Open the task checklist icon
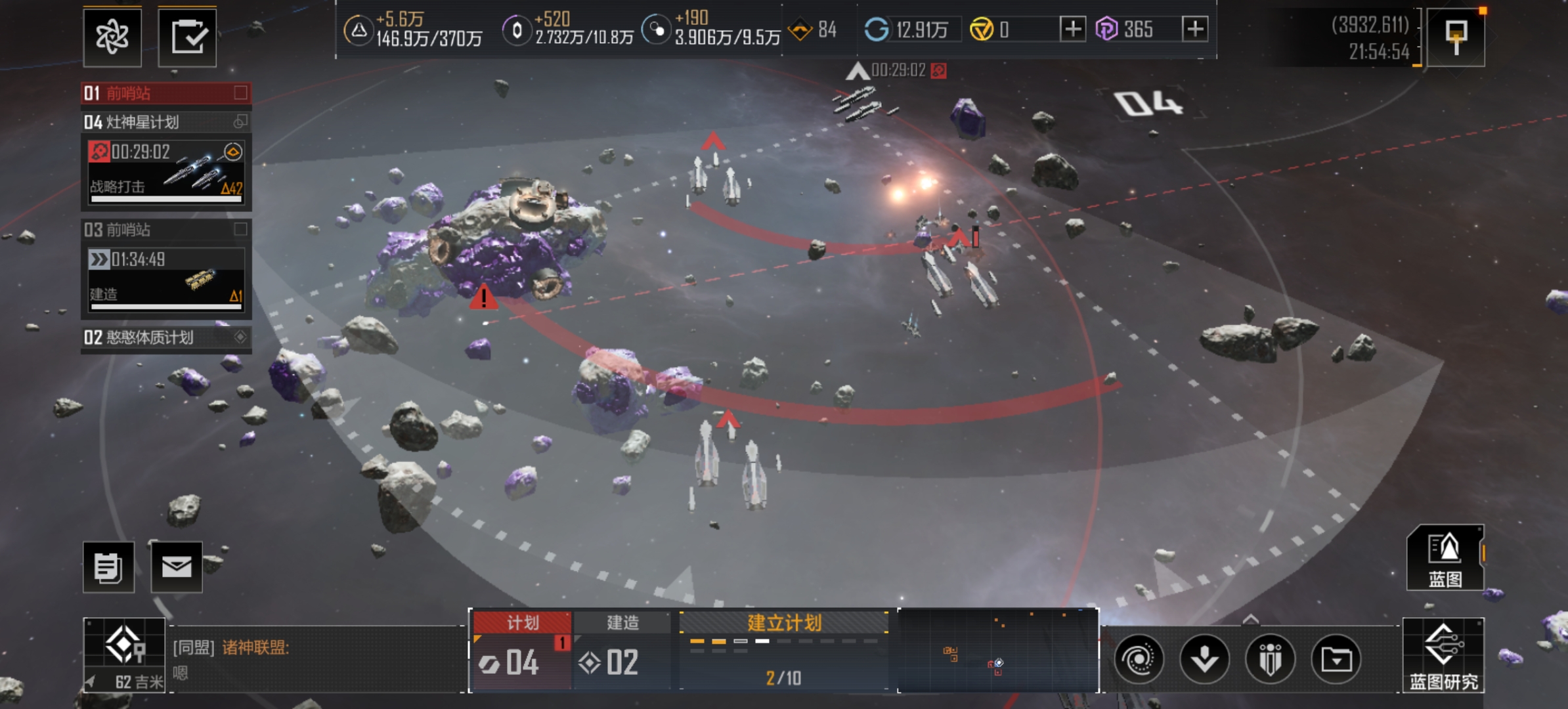 [187, 36]
